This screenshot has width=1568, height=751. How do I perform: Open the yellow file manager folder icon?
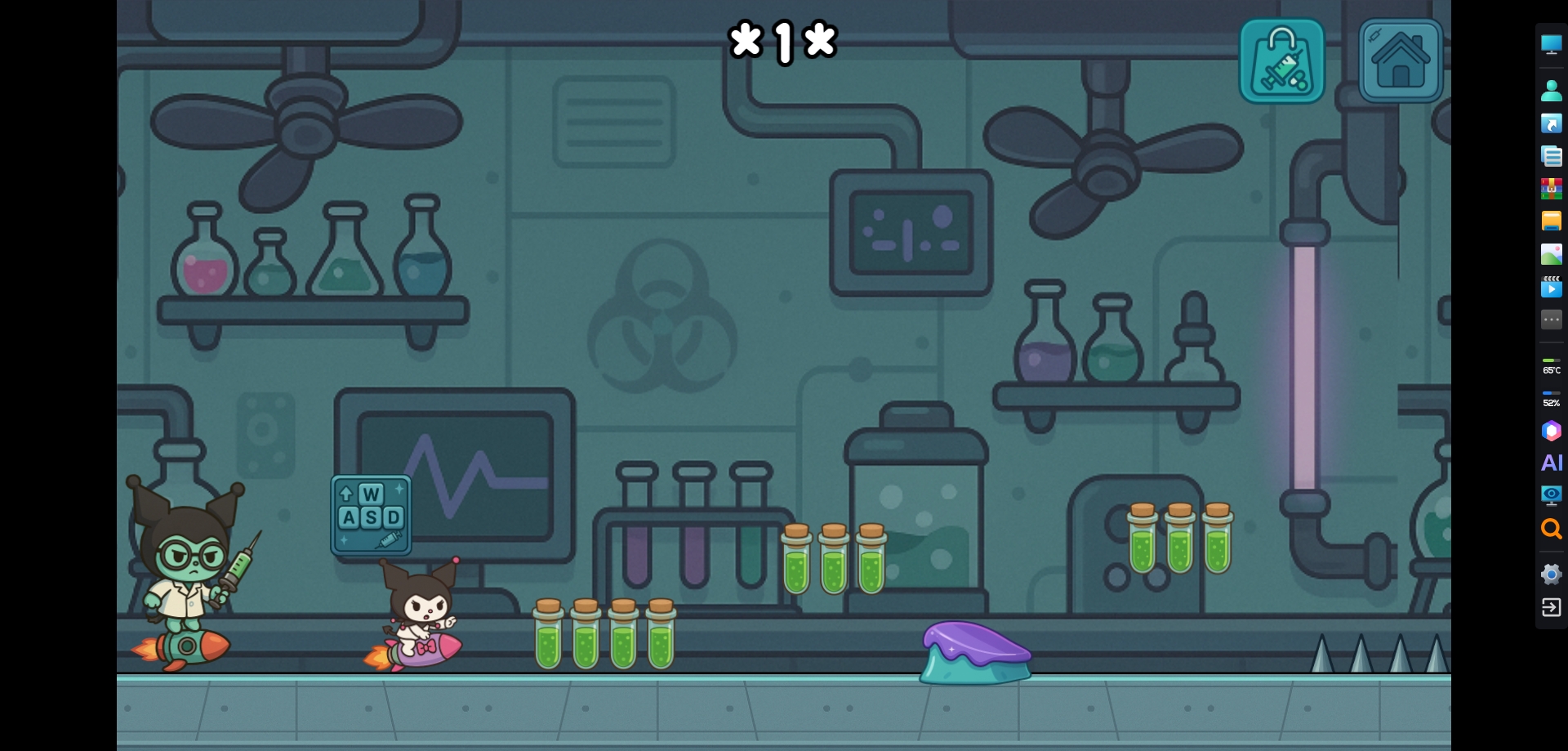pyautogui.click(x=1551, y=221)
